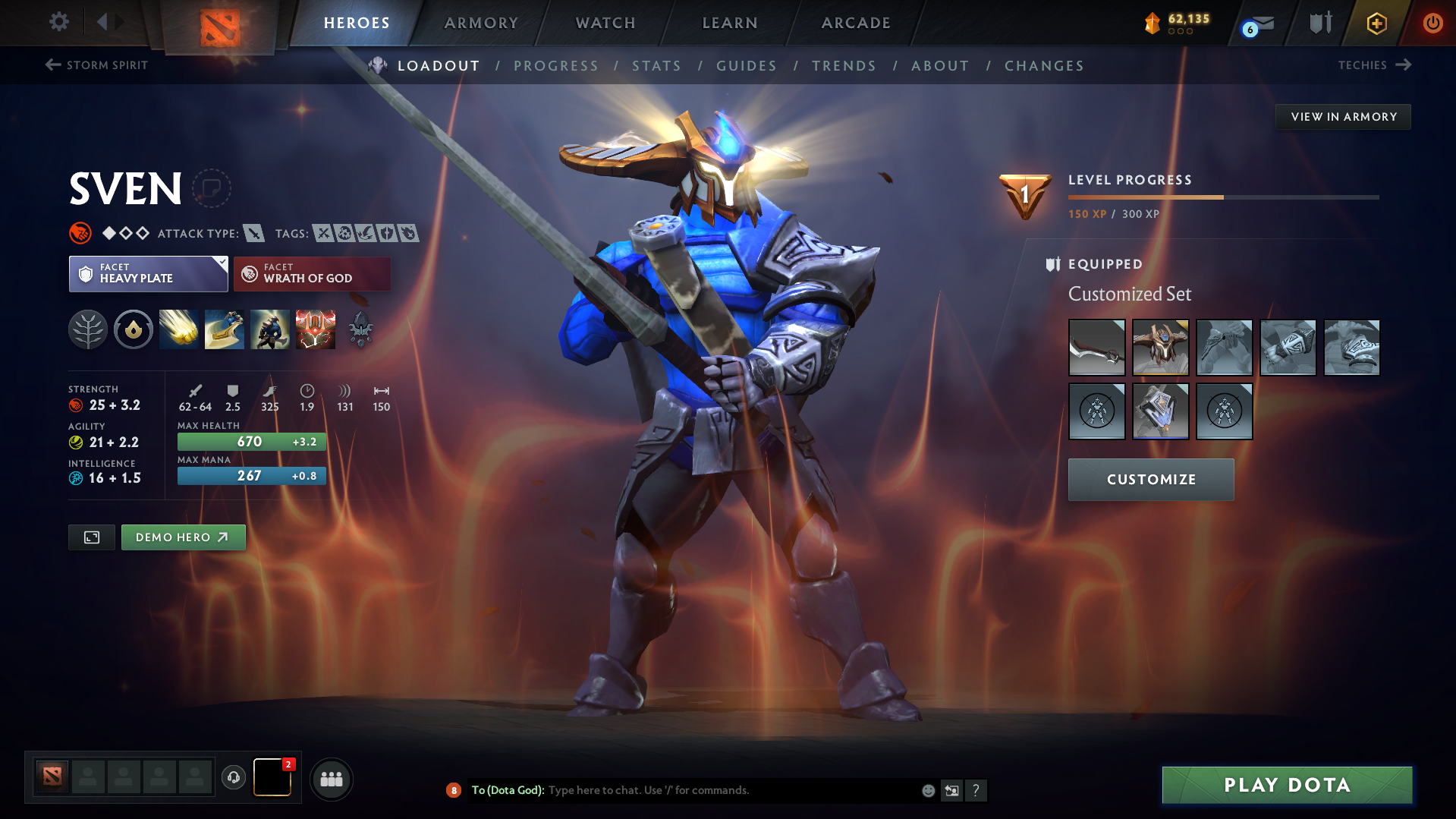Open Sven's God's Strength ultimate icon
Viewport: 1456px width, 819px height.
tap(316, 329)
